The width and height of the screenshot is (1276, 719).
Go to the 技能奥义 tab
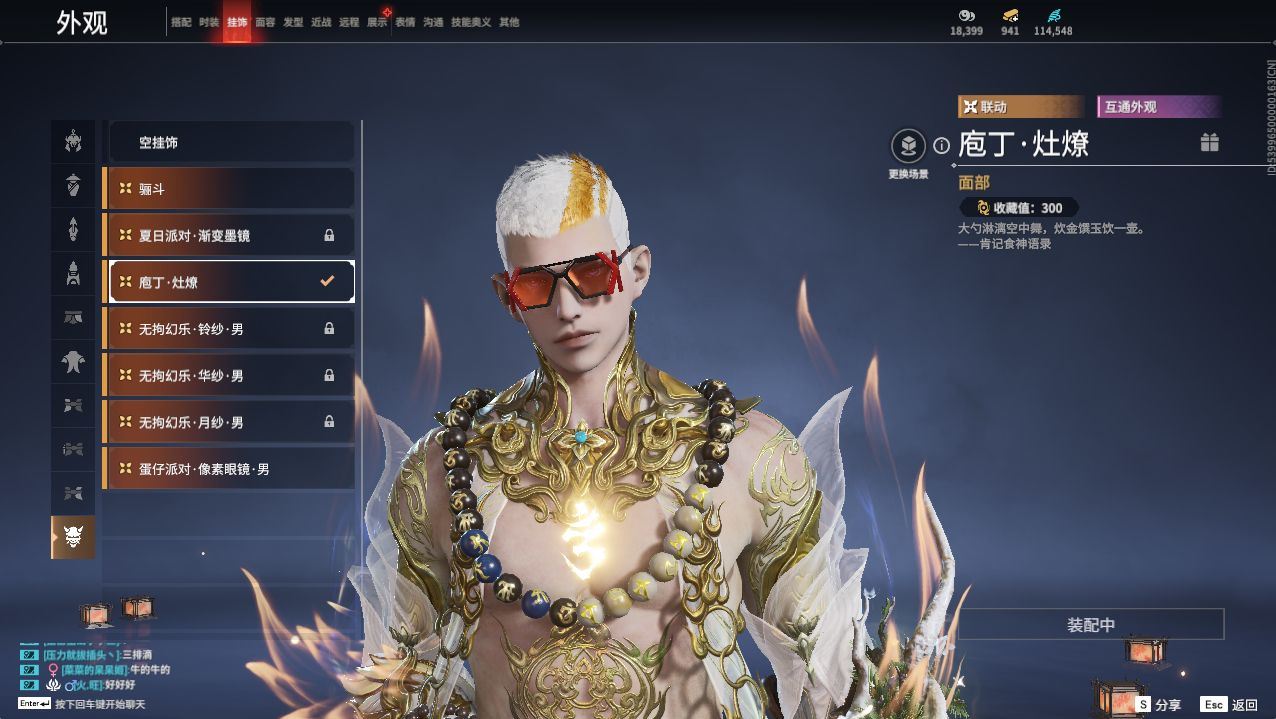coord(471,22)
